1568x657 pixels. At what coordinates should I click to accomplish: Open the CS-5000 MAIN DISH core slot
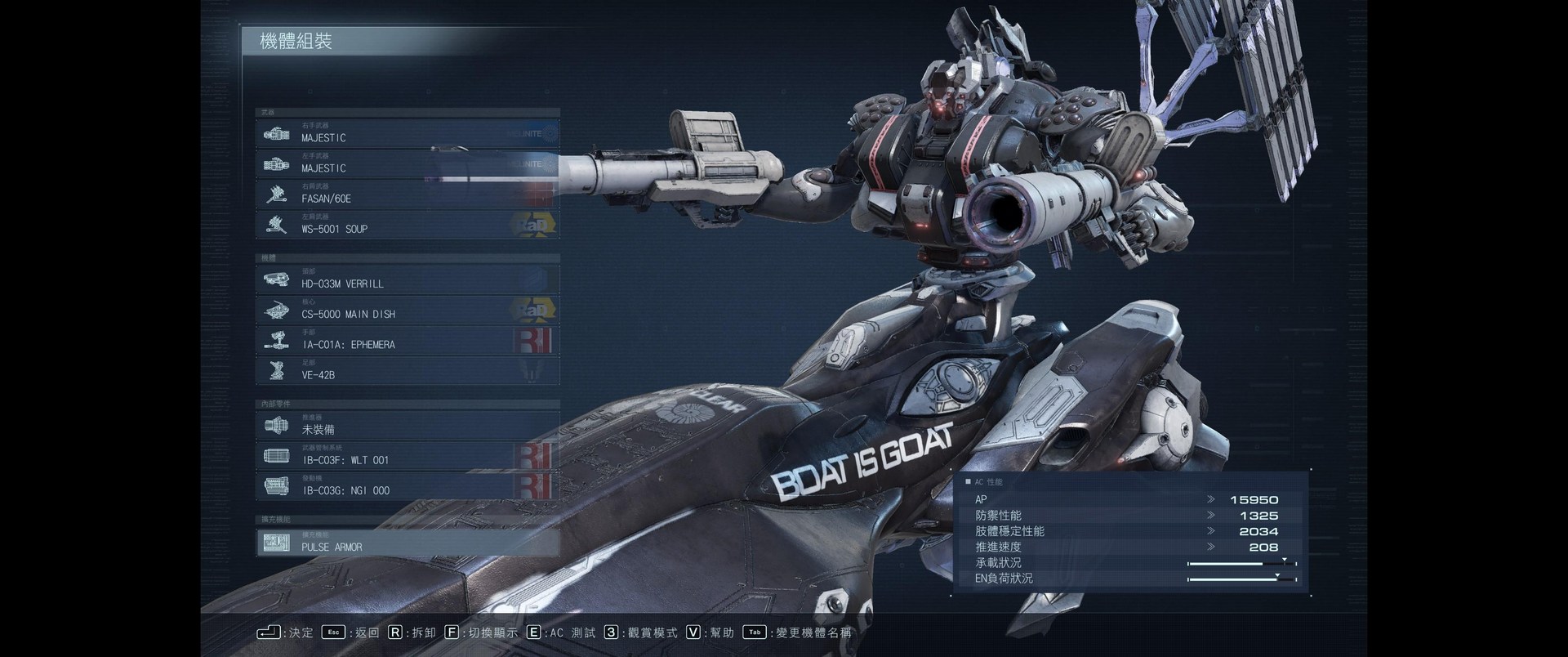pyautogui.click(x=407, y=310)
